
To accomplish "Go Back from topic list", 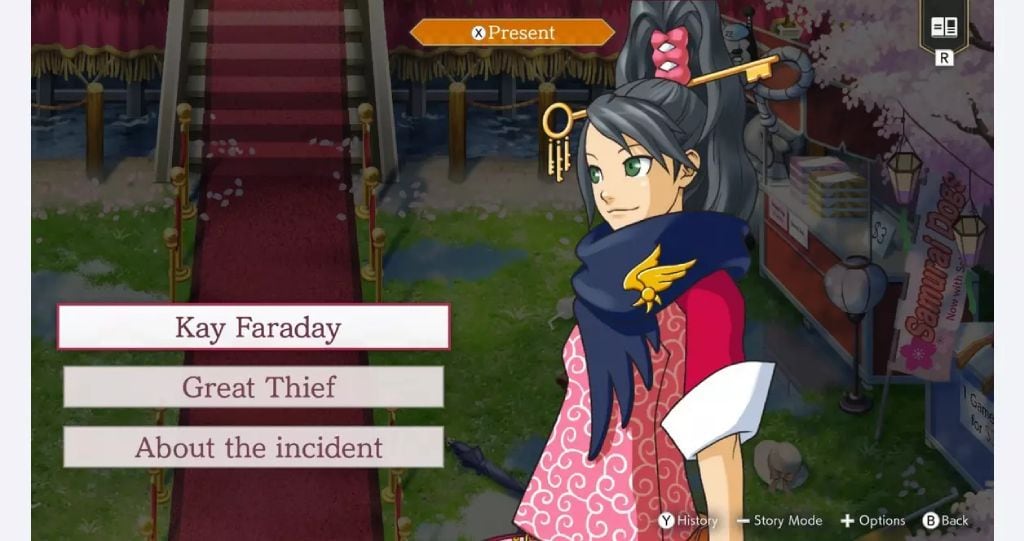I will tap(945, 520).
